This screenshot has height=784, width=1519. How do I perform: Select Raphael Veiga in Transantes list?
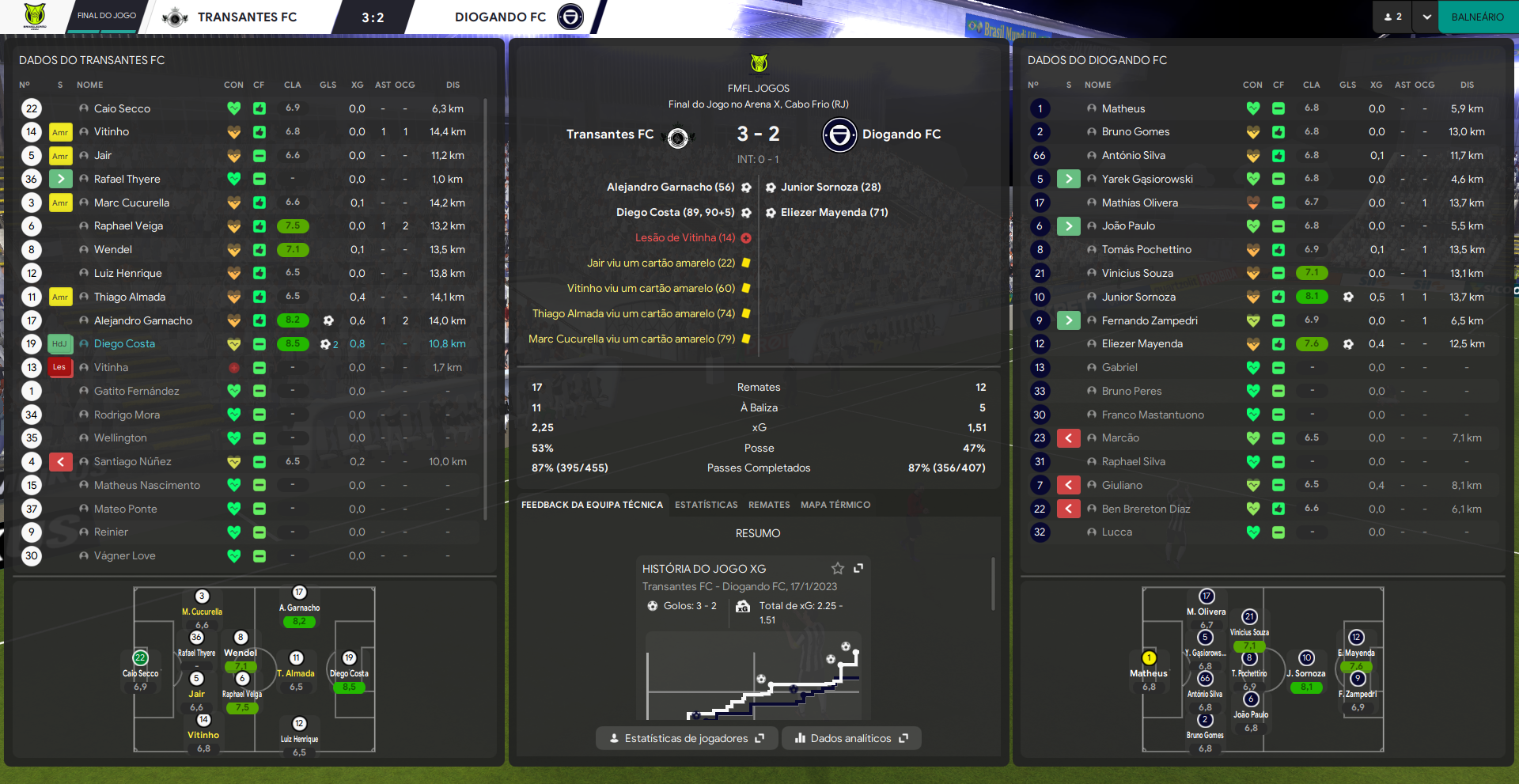point(128,226)
